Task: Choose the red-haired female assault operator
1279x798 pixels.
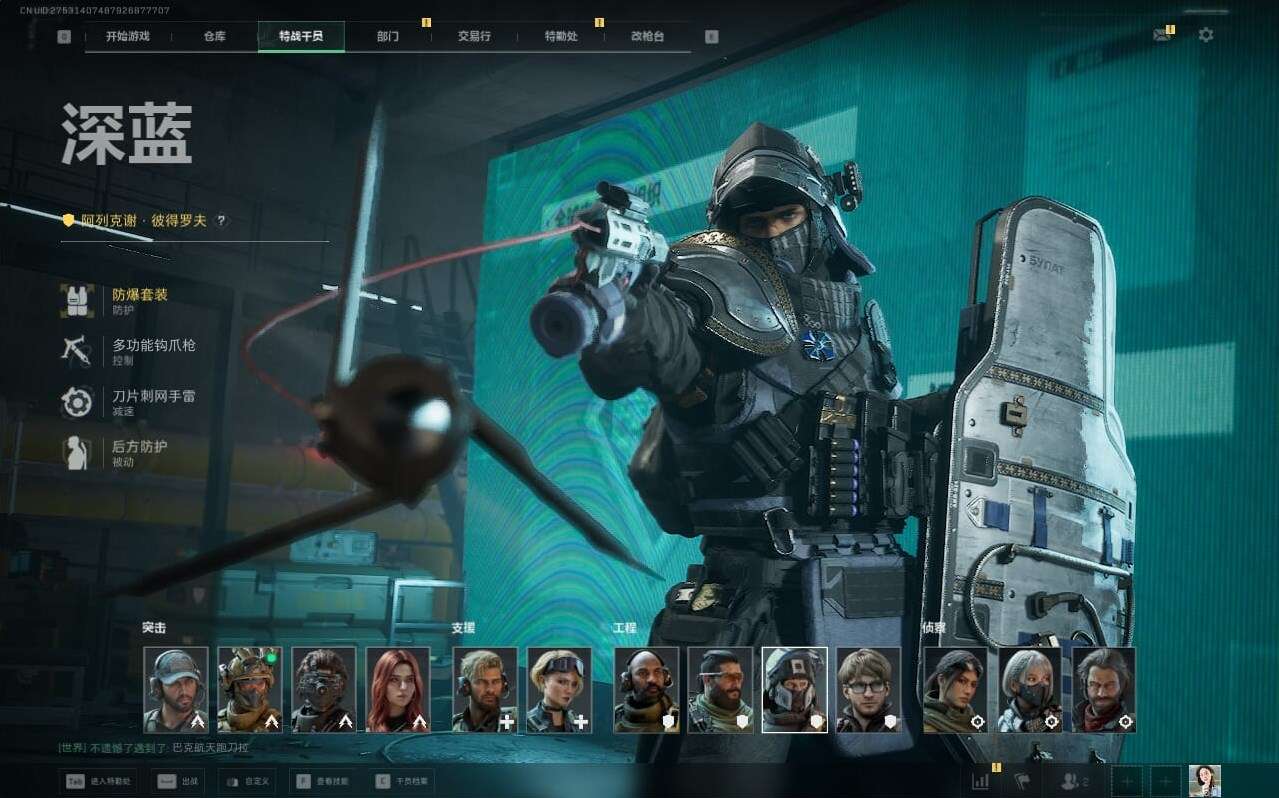Action: [x=398, y=689]
